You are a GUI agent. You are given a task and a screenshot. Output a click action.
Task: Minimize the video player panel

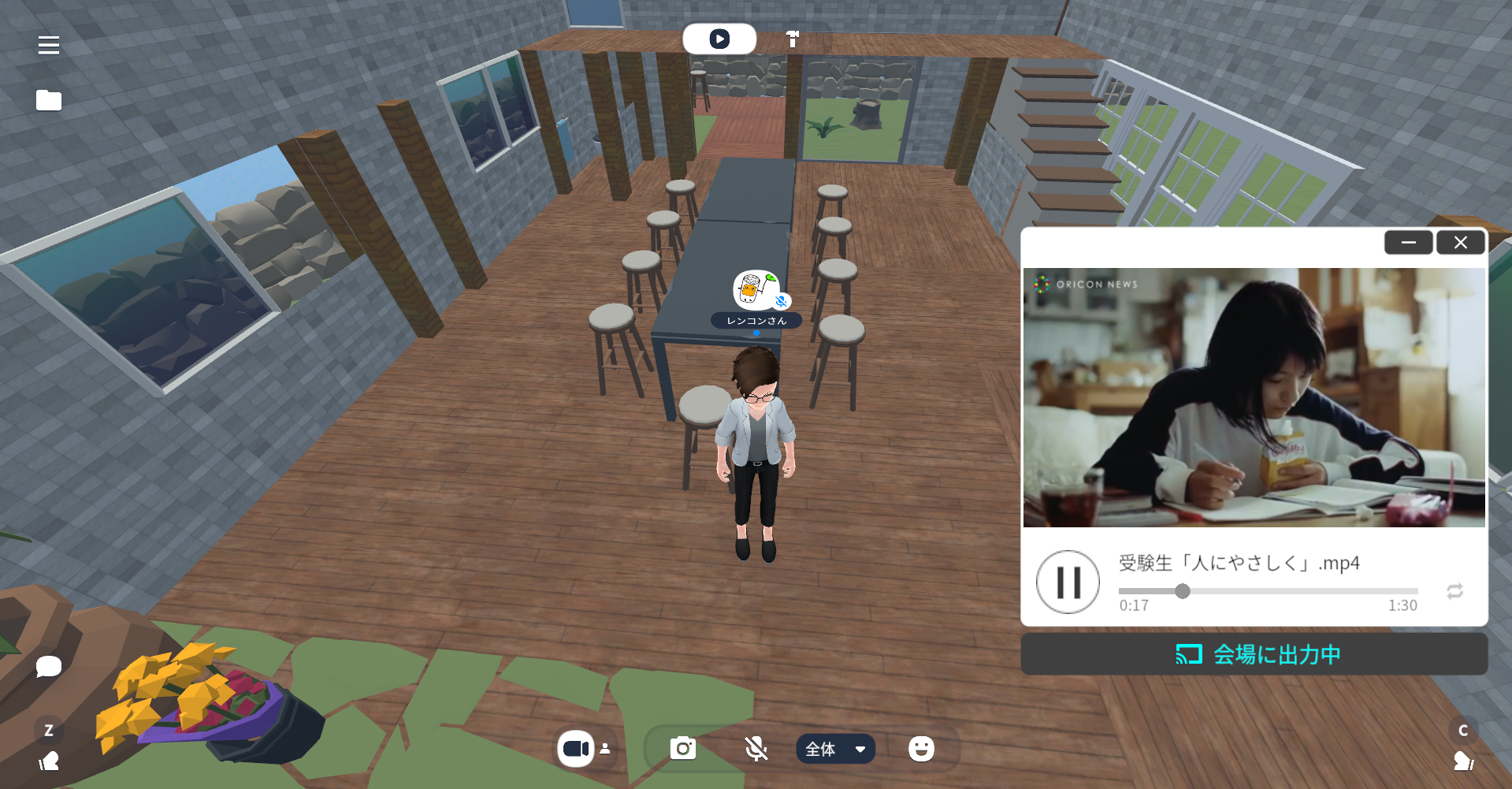(1408, 243)
